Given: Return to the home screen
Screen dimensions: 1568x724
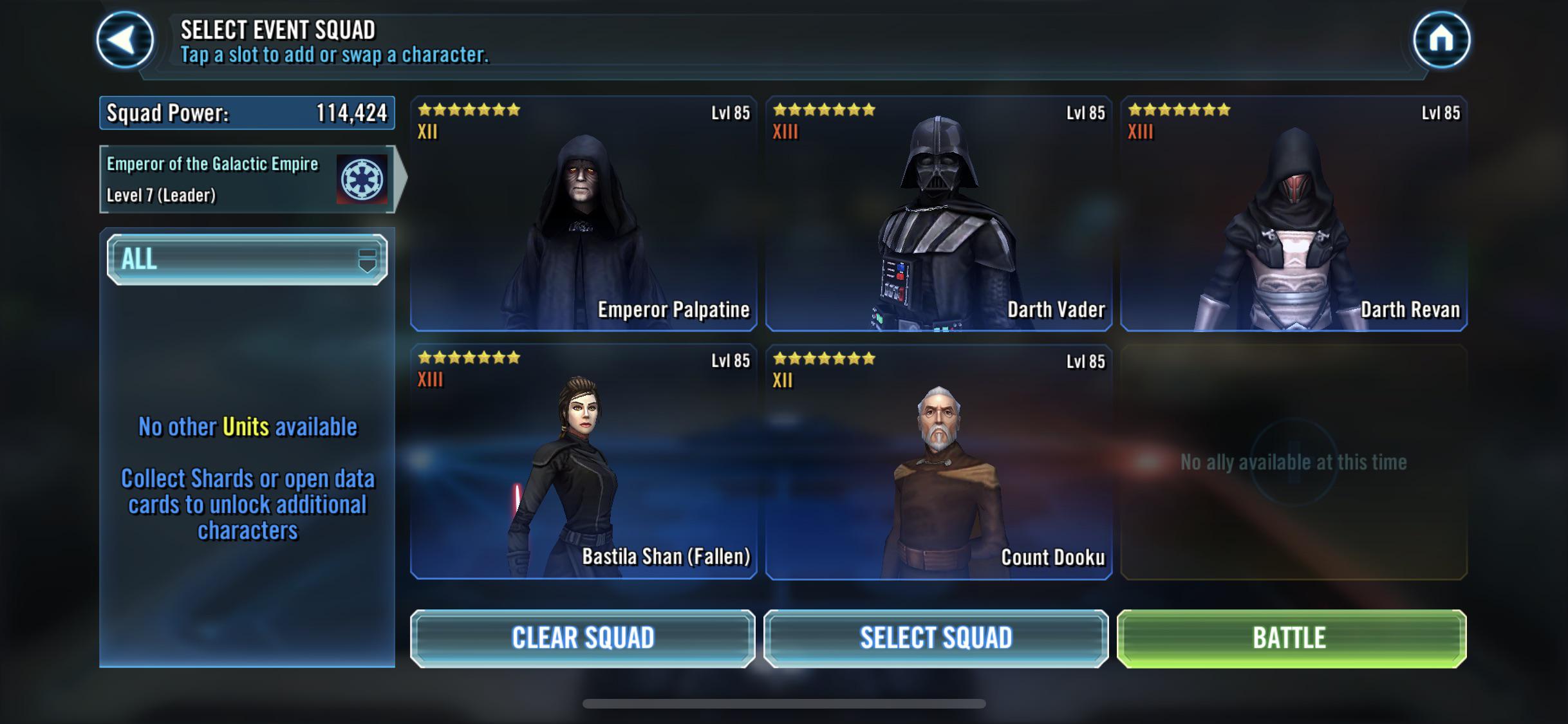Looking at the screenshot, I should [1441, 40].
